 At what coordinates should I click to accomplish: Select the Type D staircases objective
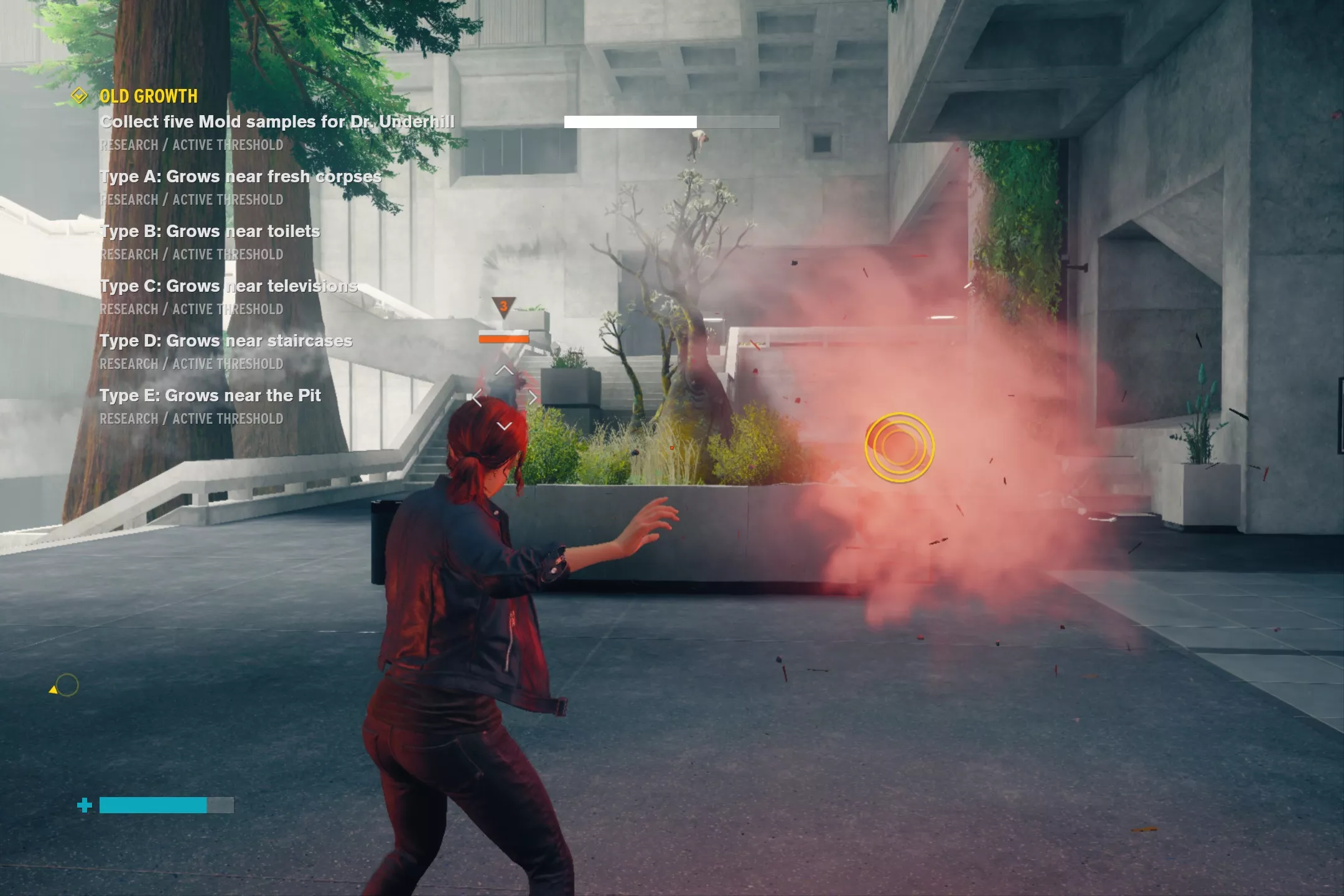click(226, 341)
